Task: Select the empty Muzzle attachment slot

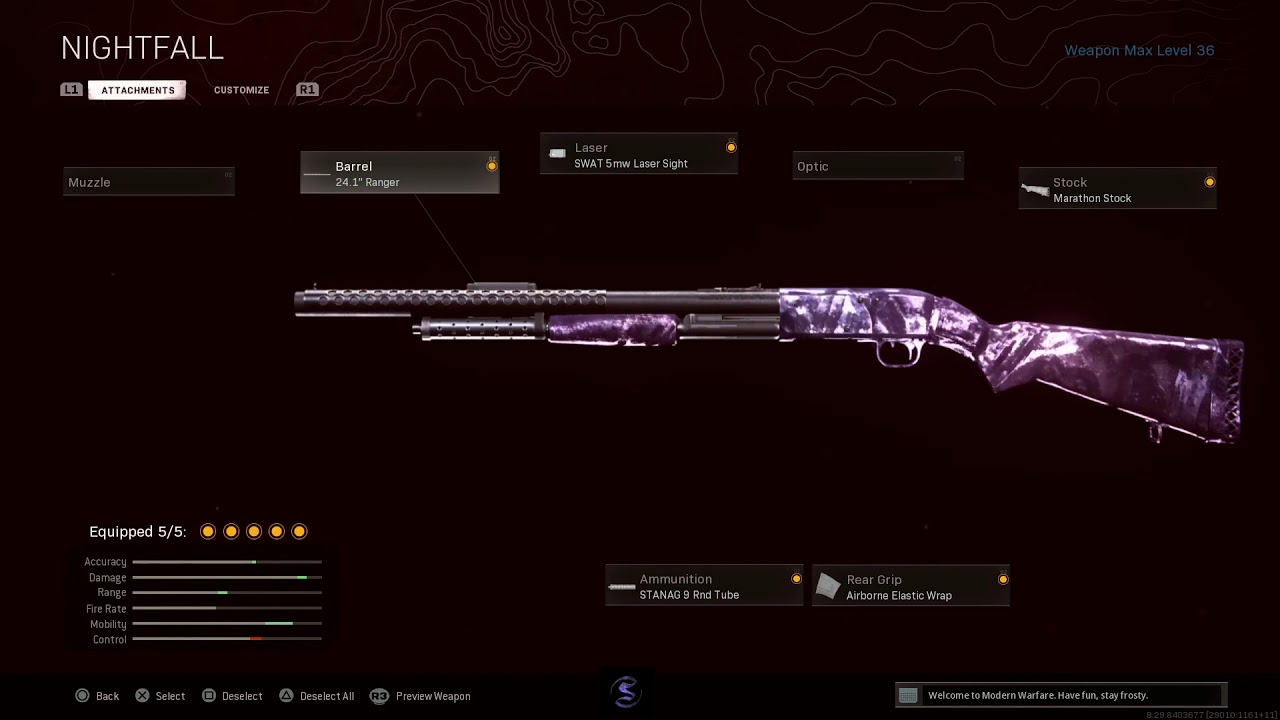Action: coord(149,182)
